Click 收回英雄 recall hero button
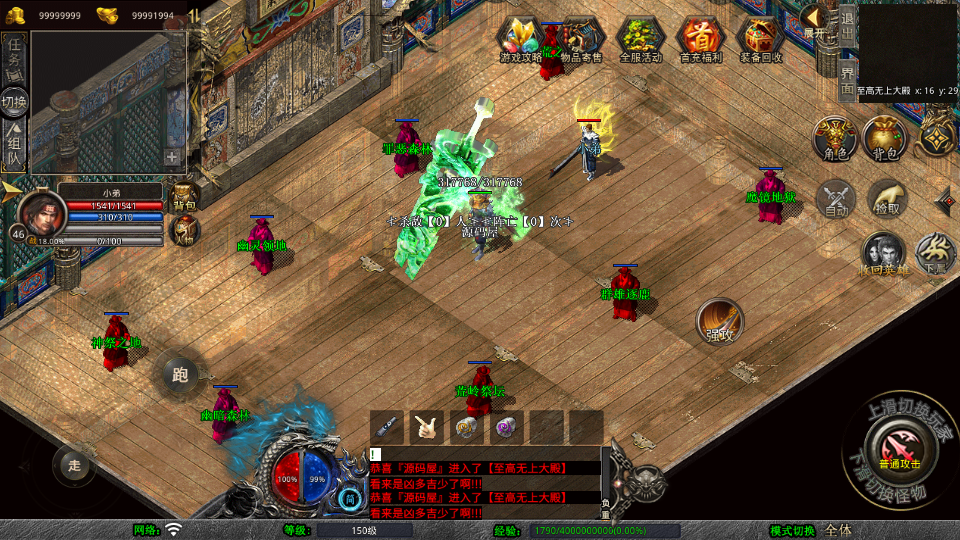This screenshot has height=540, width=960. pyautogui.click(x=884, y=255)
